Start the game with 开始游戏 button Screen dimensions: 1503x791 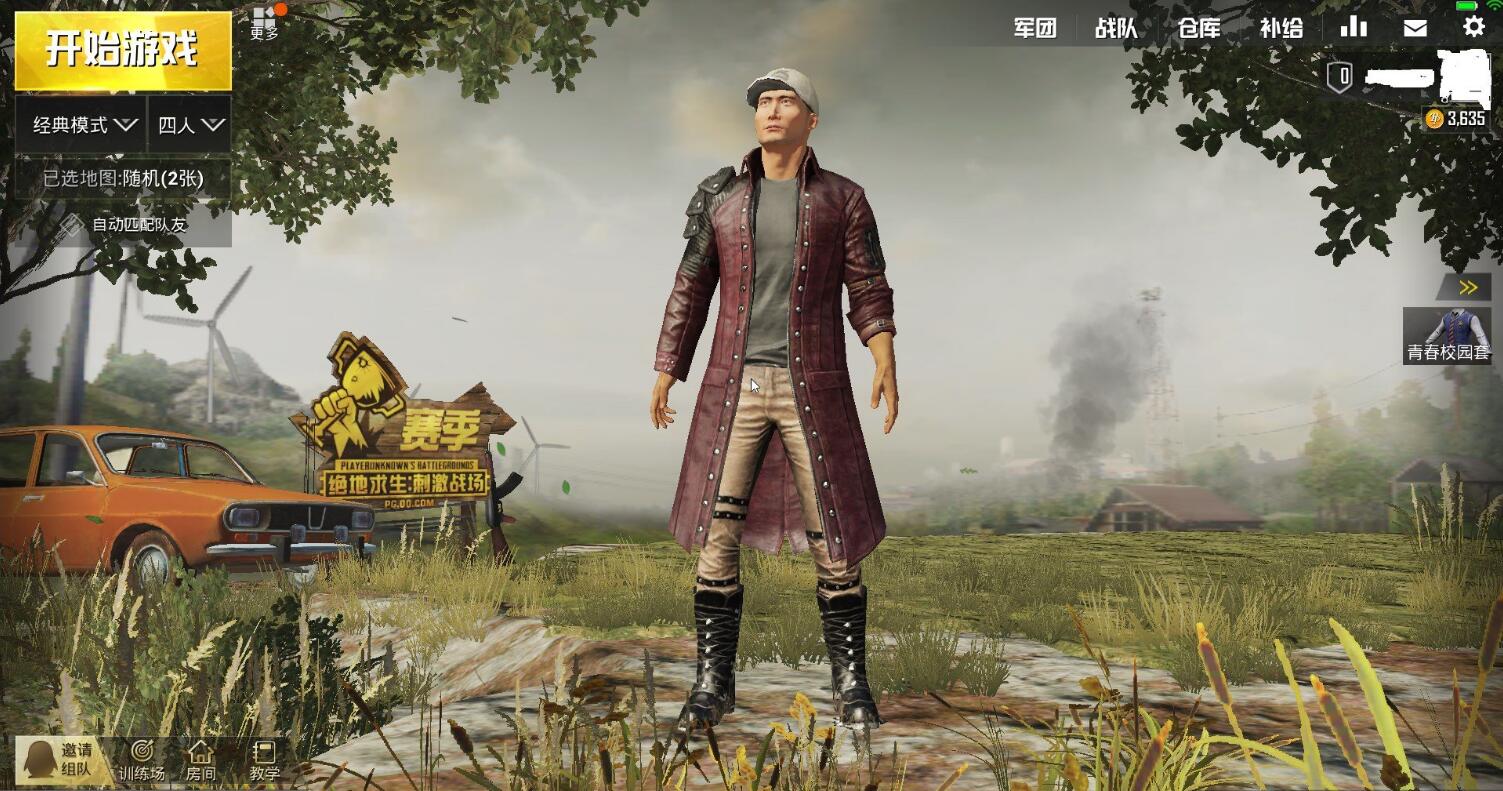tap(122, 50)
